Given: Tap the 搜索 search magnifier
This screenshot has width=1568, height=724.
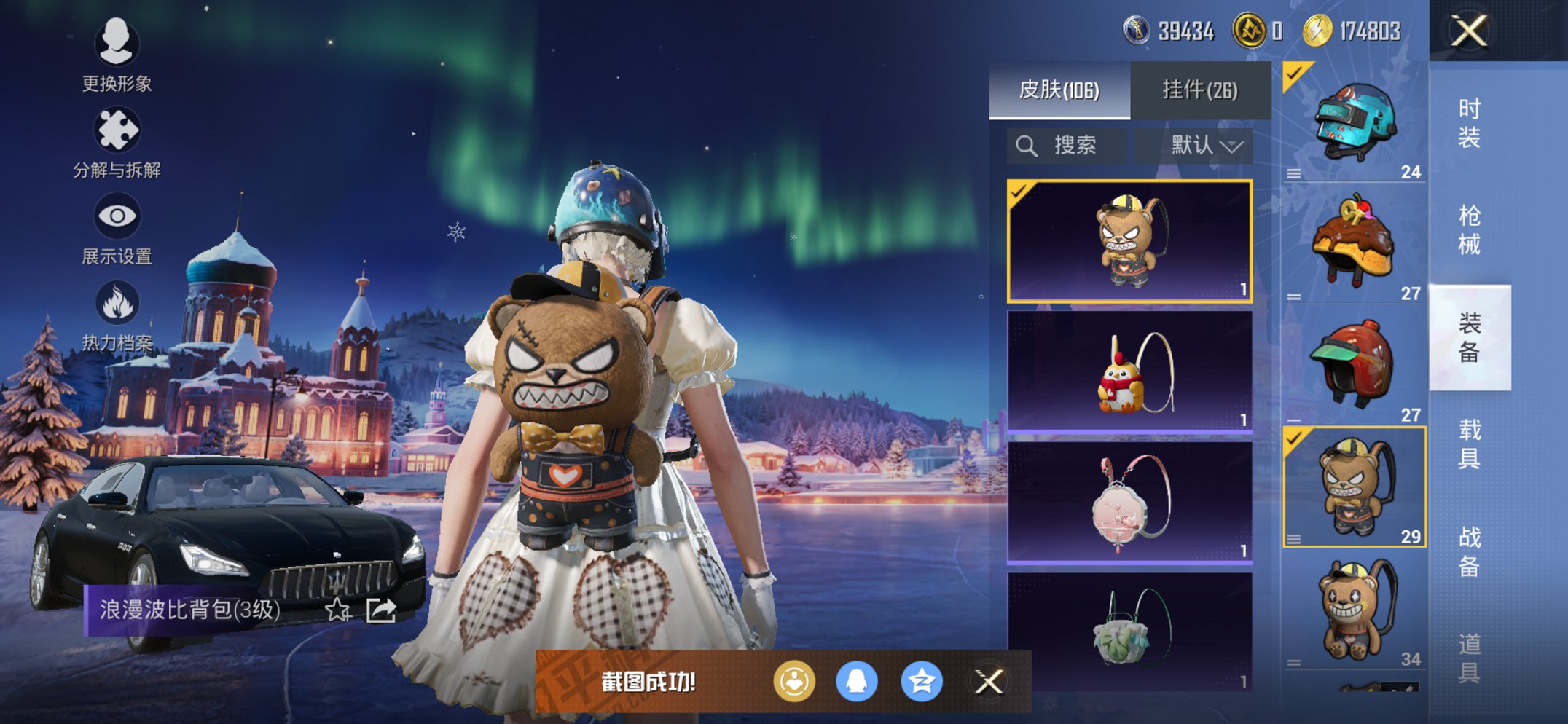Looking at the screenshot, I should click(x=1027, y=144).
